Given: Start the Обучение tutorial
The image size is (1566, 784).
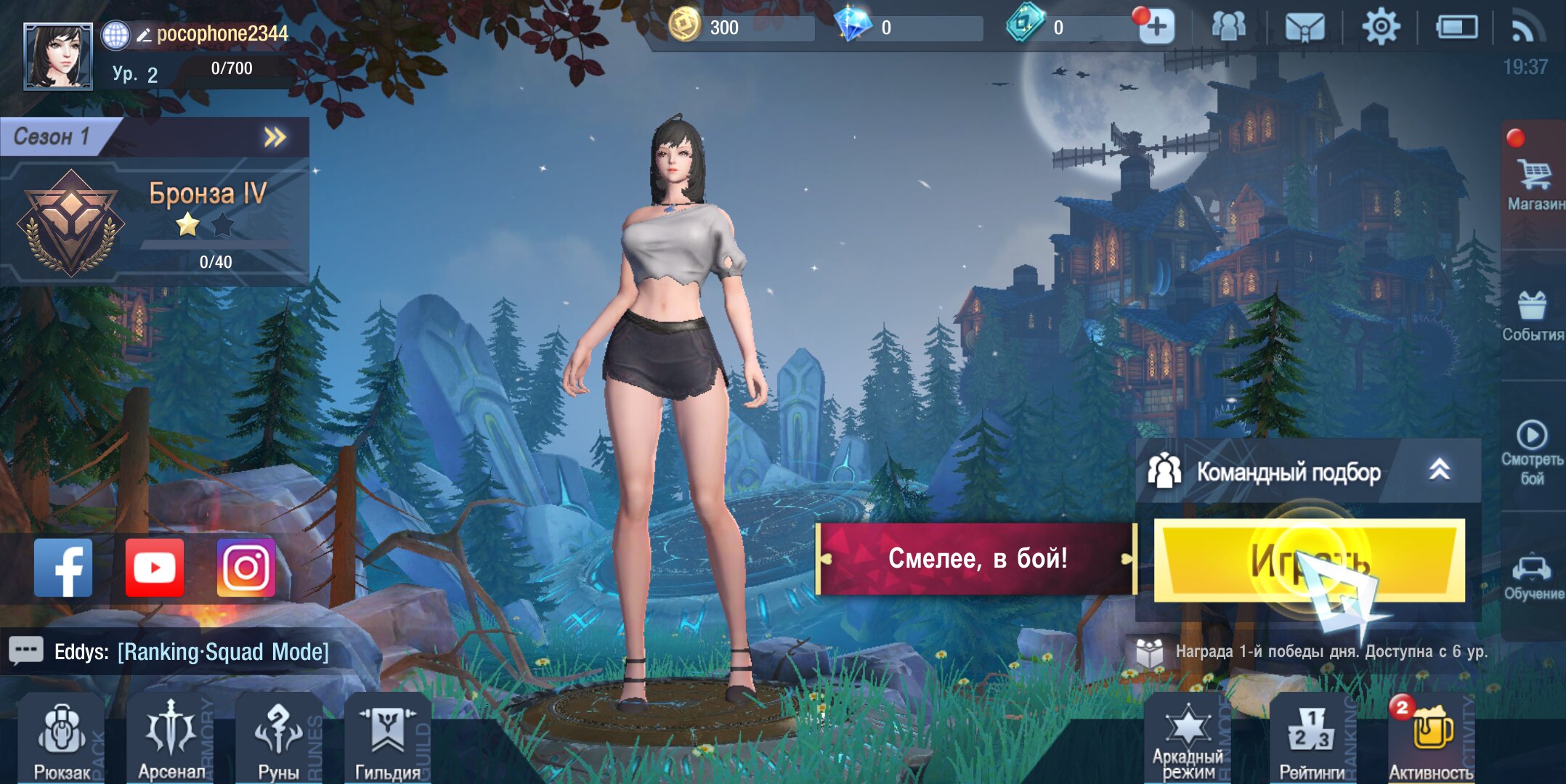Looking at the screenshot, I should pos(1532,577).
